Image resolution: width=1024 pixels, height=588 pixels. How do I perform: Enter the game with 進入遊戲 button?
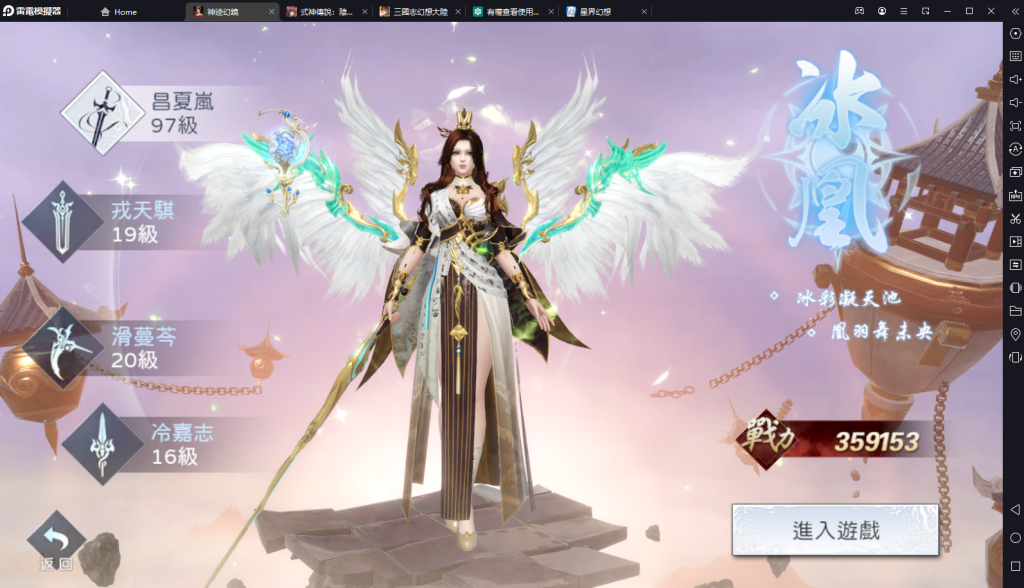[x=835, y=530]
